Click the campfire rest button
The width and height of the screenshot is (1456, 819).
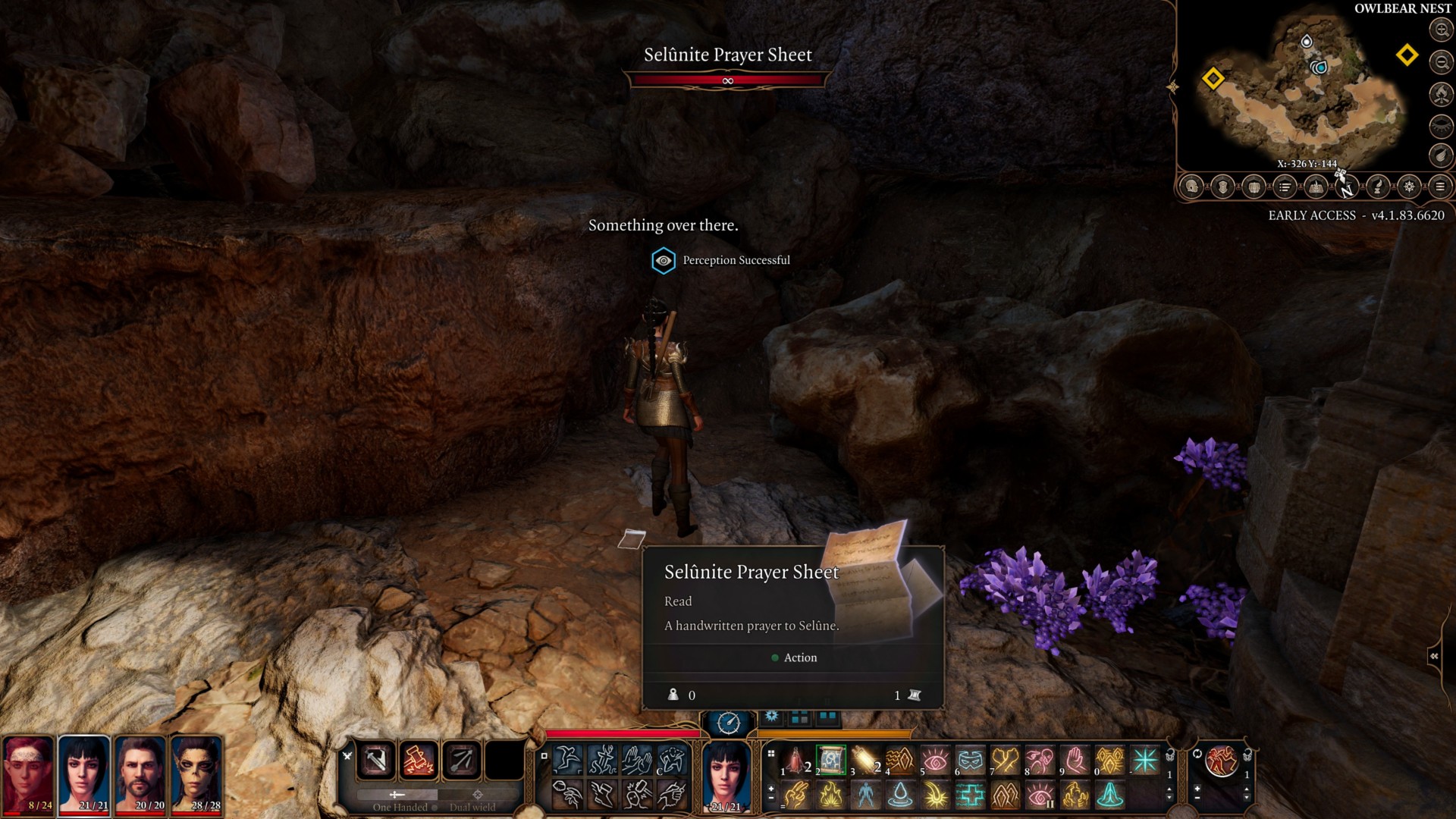1441,93
